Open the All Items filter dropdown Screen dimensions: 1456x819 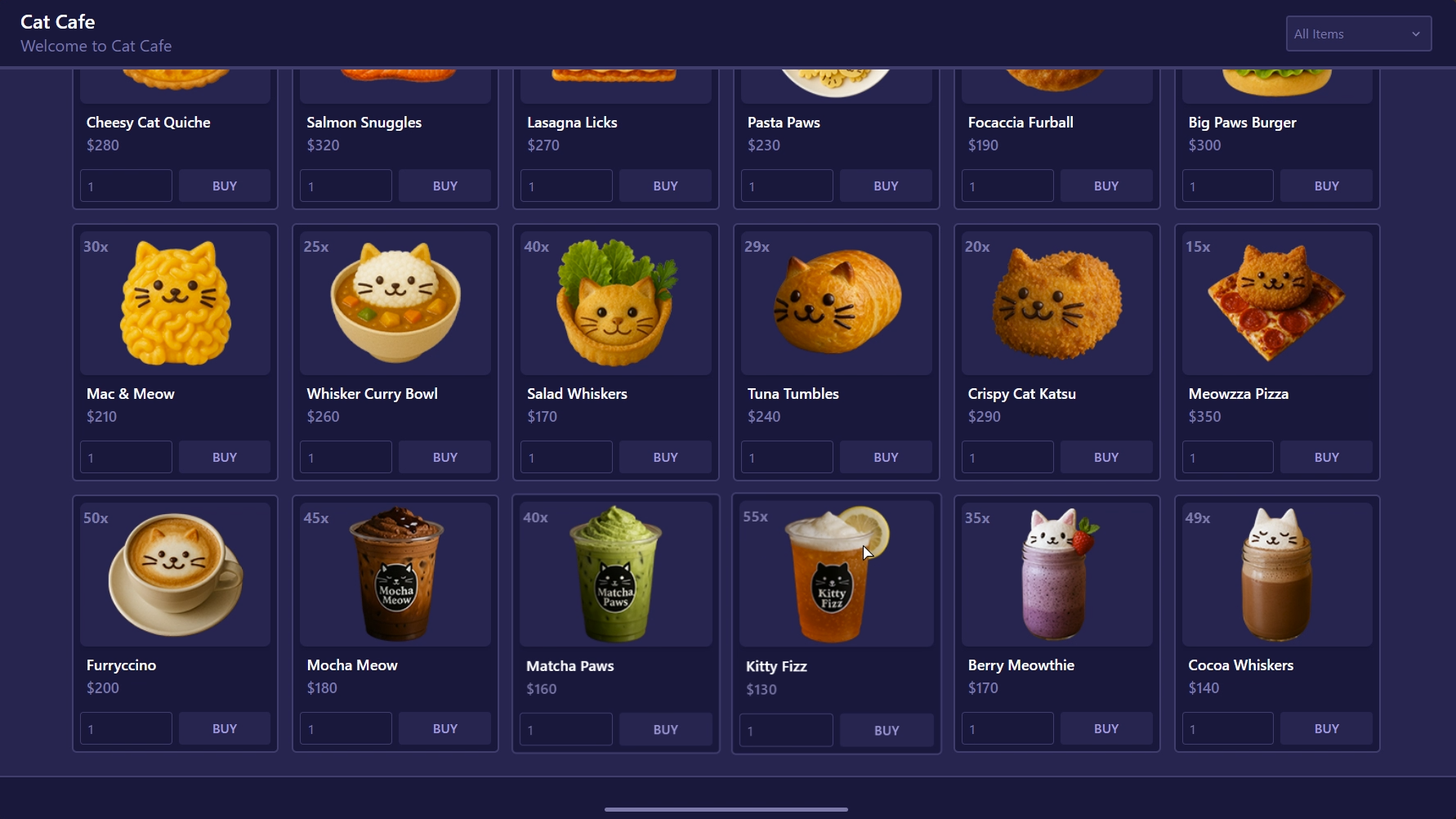coord(1358,34)
